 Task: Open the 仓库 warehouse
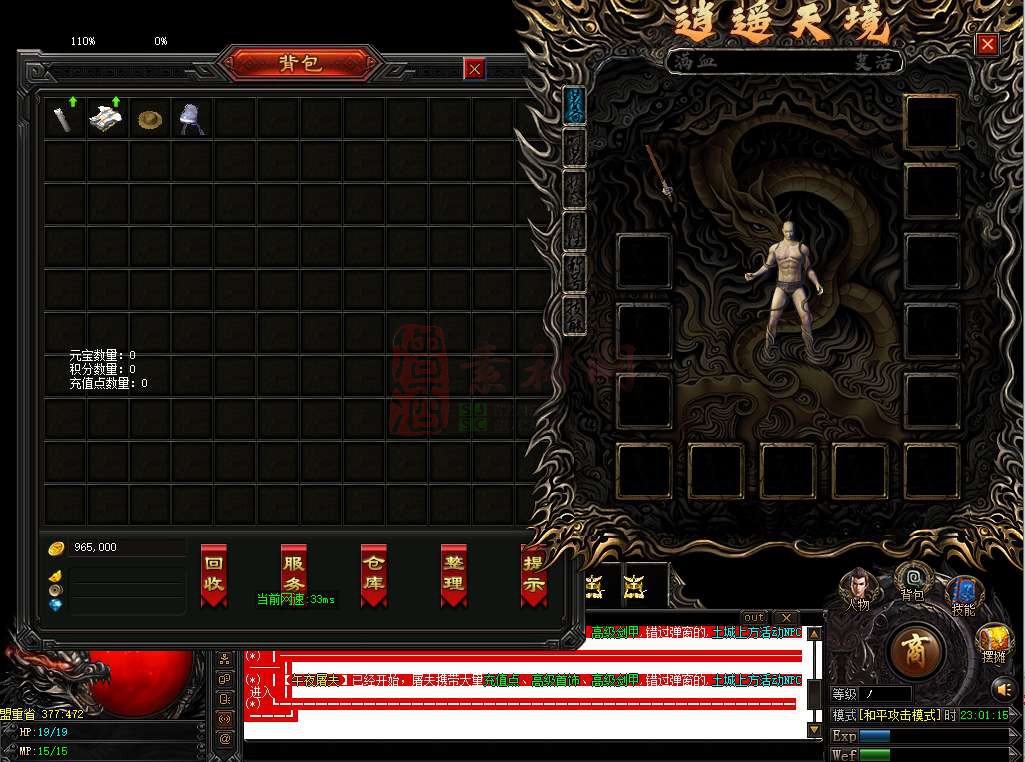coord(374,574)
